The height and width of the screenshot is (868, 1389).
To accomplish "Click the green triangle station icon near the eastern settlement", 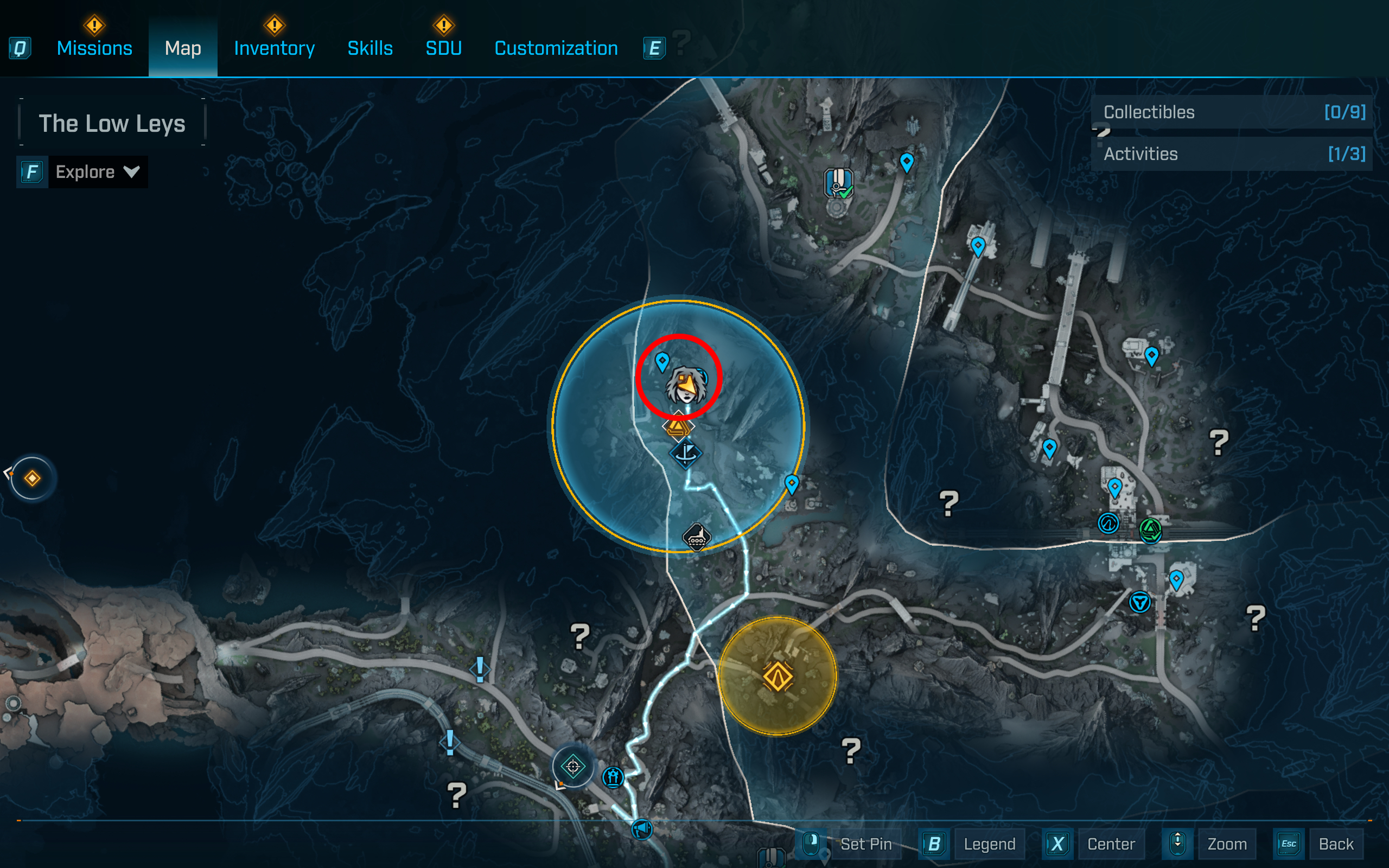I will coord(1150,531).
